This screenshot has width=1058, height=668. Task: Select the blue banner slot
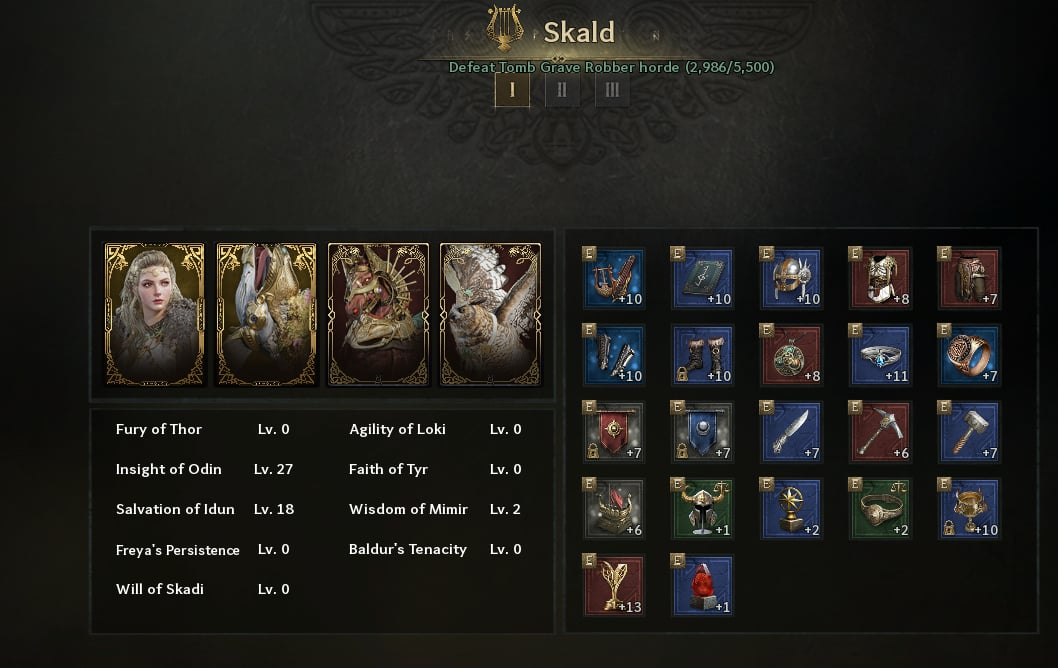click(x=703, y=432)
